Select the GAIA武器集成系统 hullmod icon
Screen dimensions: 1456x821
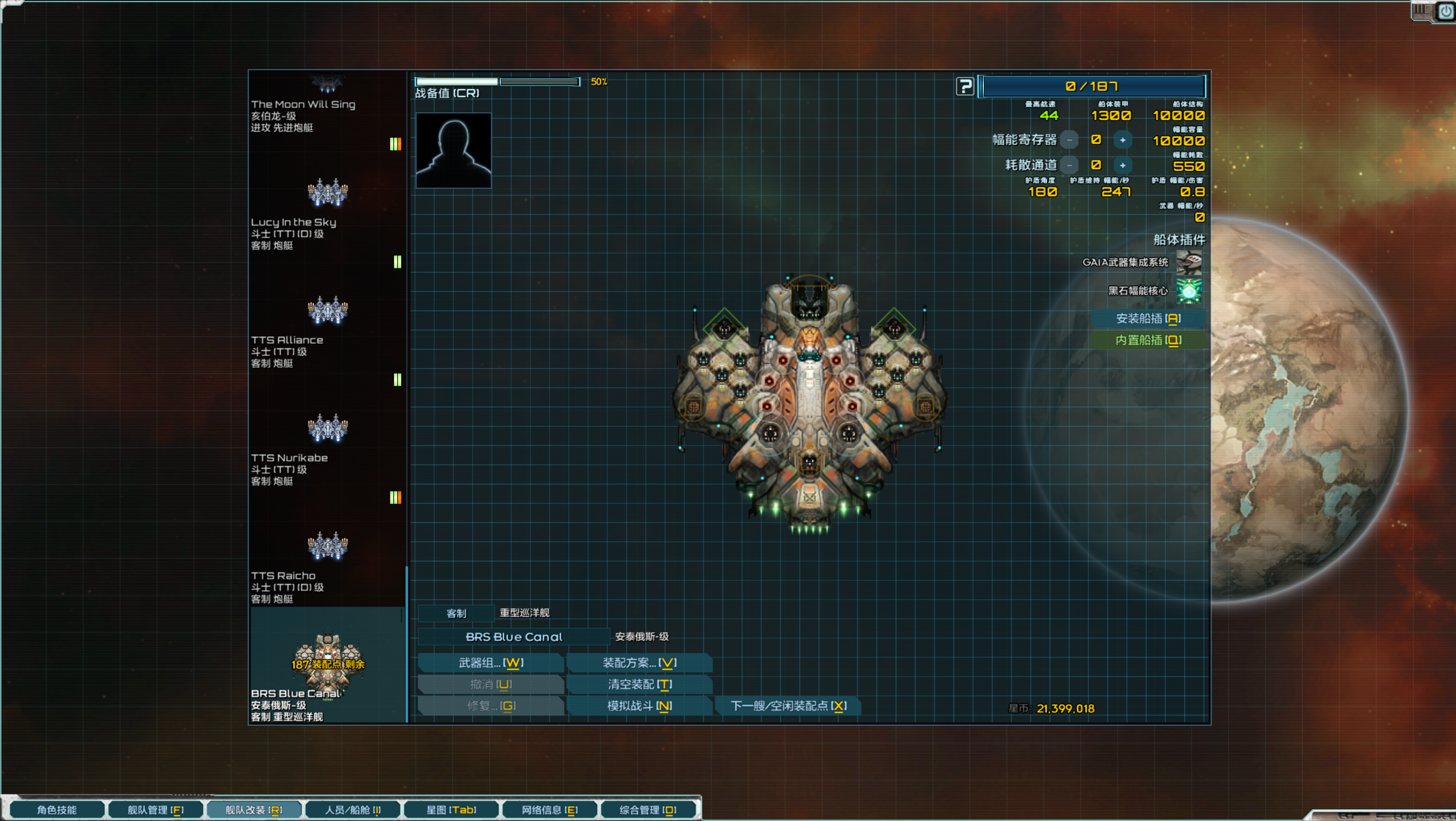(x=1189, y=262)
